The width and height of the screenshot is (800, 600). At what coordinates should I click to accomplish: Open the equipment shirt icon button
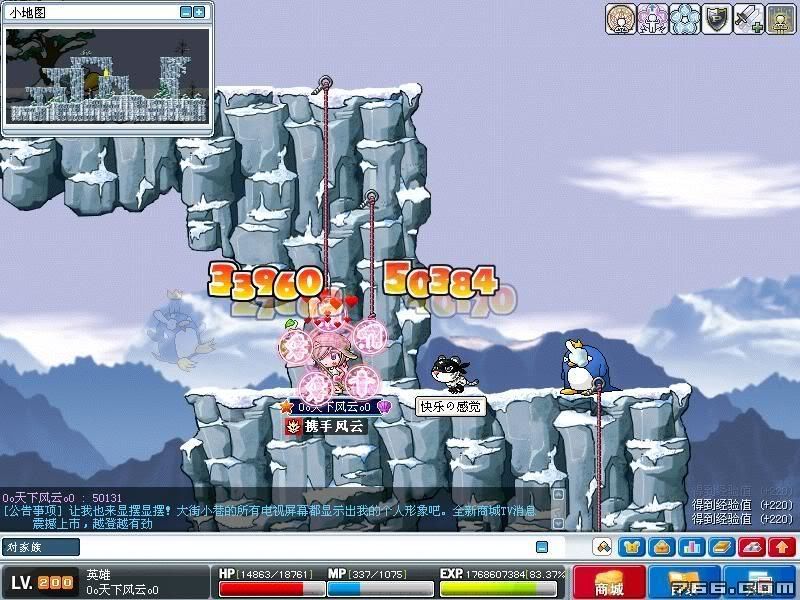632,547
